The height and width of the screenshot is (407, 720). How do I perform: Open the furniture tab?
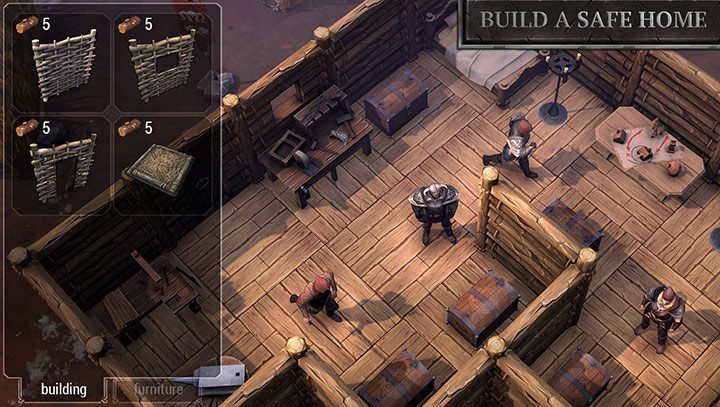pos(159,389)
